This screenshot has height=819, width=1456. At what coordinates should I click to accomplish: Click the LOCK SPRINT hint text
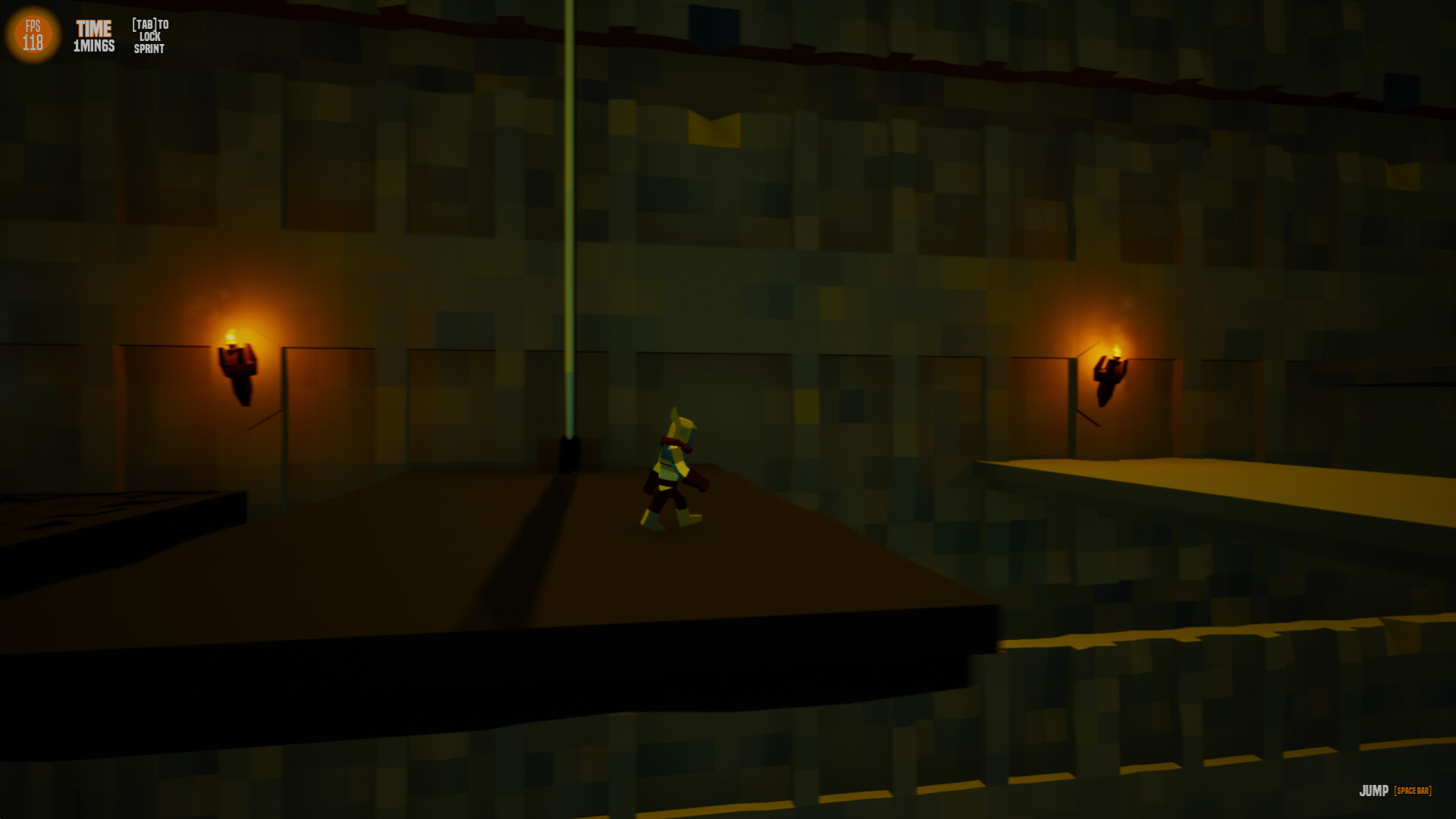coord(149,44)
